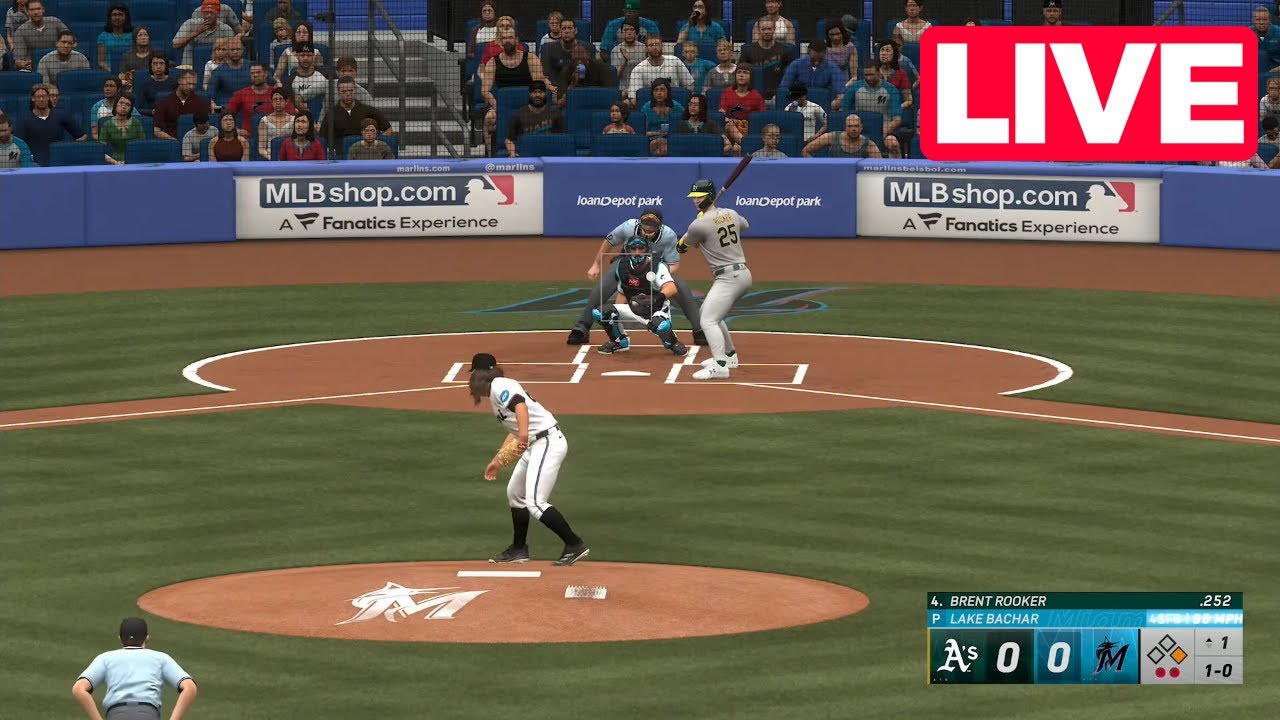Click the red out indicator dots

click(x=1167, y=670)
